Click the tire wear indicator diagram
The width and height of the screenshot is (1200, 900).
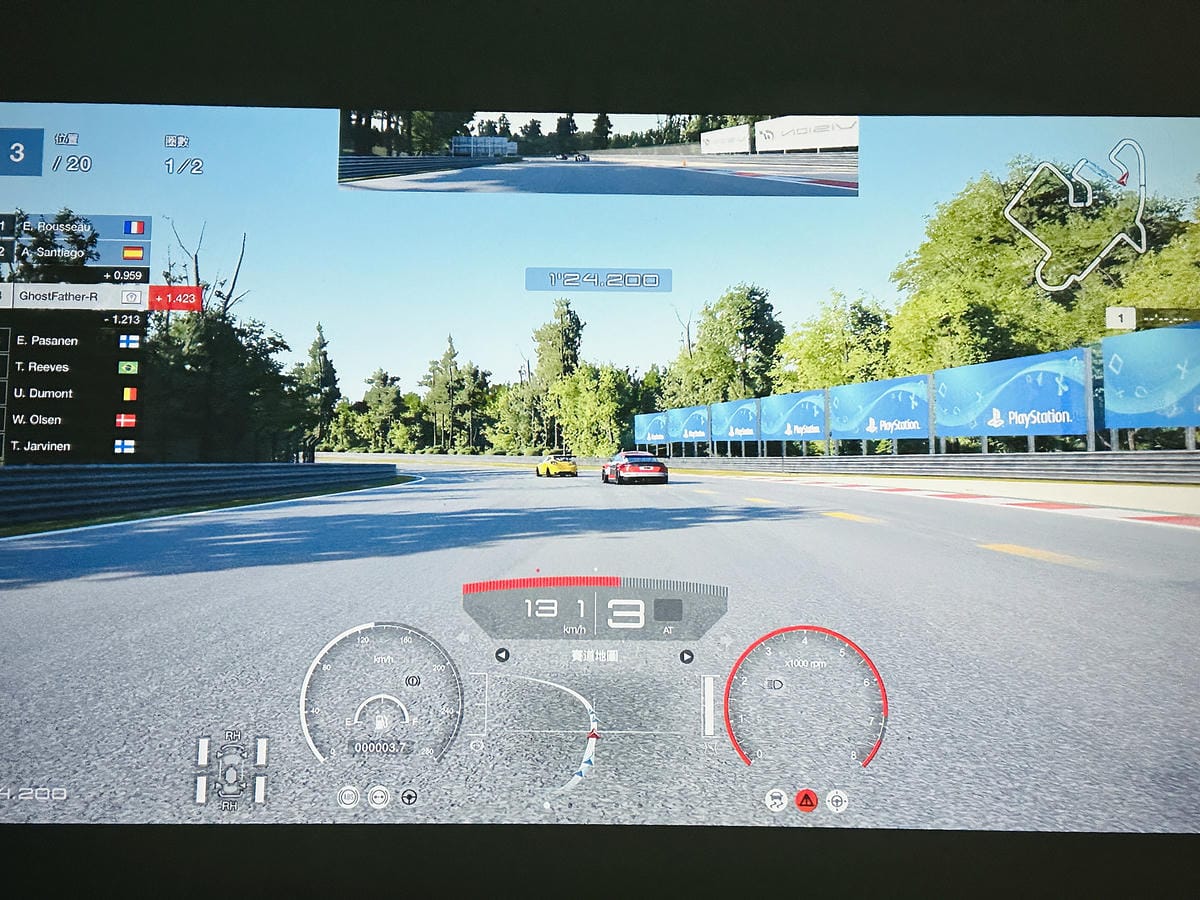tap(232, 770)
